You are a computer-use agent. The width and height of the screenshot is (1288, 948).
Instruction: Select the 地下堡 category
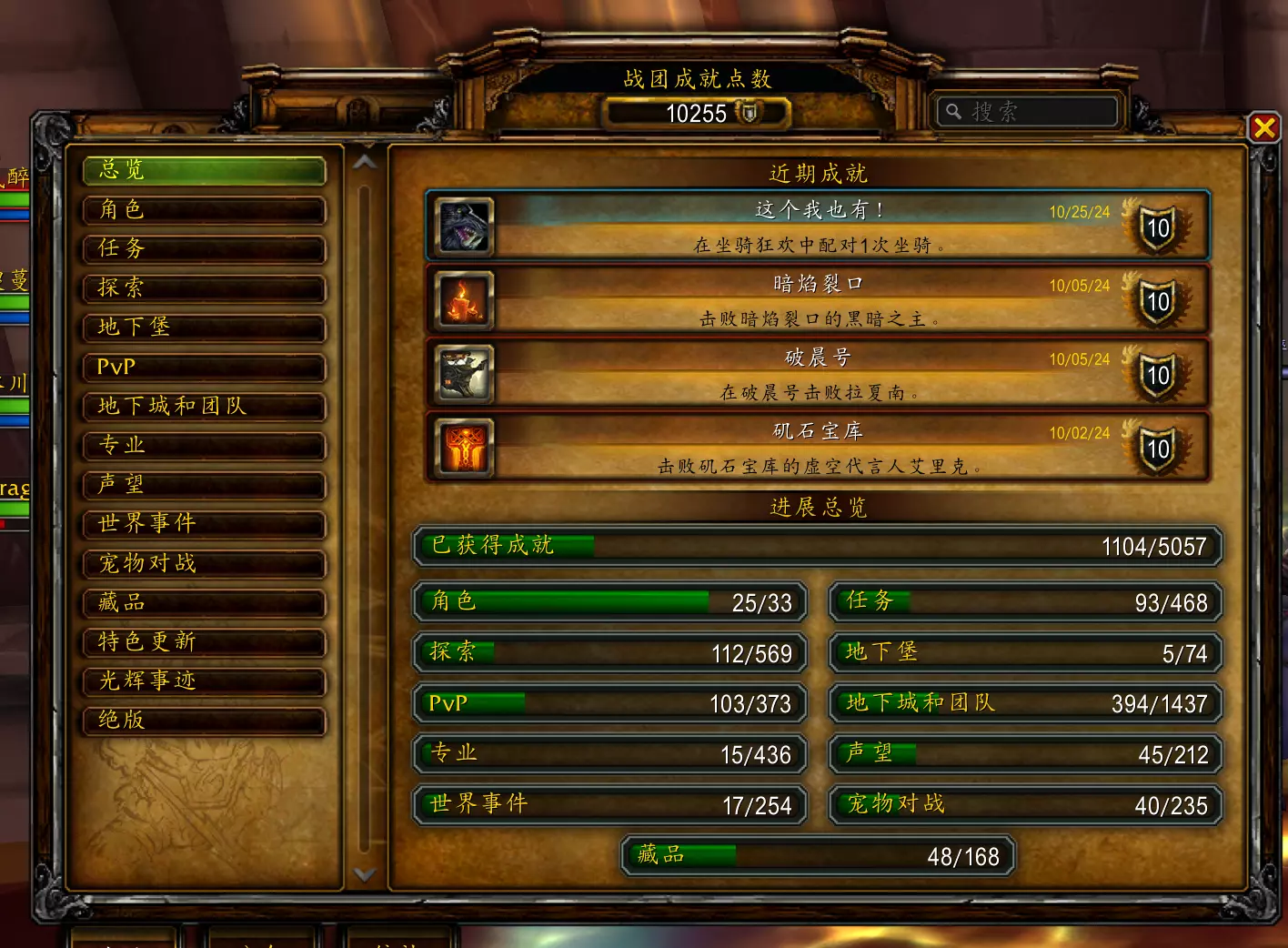pyautogui.click(x=204, y=327)
